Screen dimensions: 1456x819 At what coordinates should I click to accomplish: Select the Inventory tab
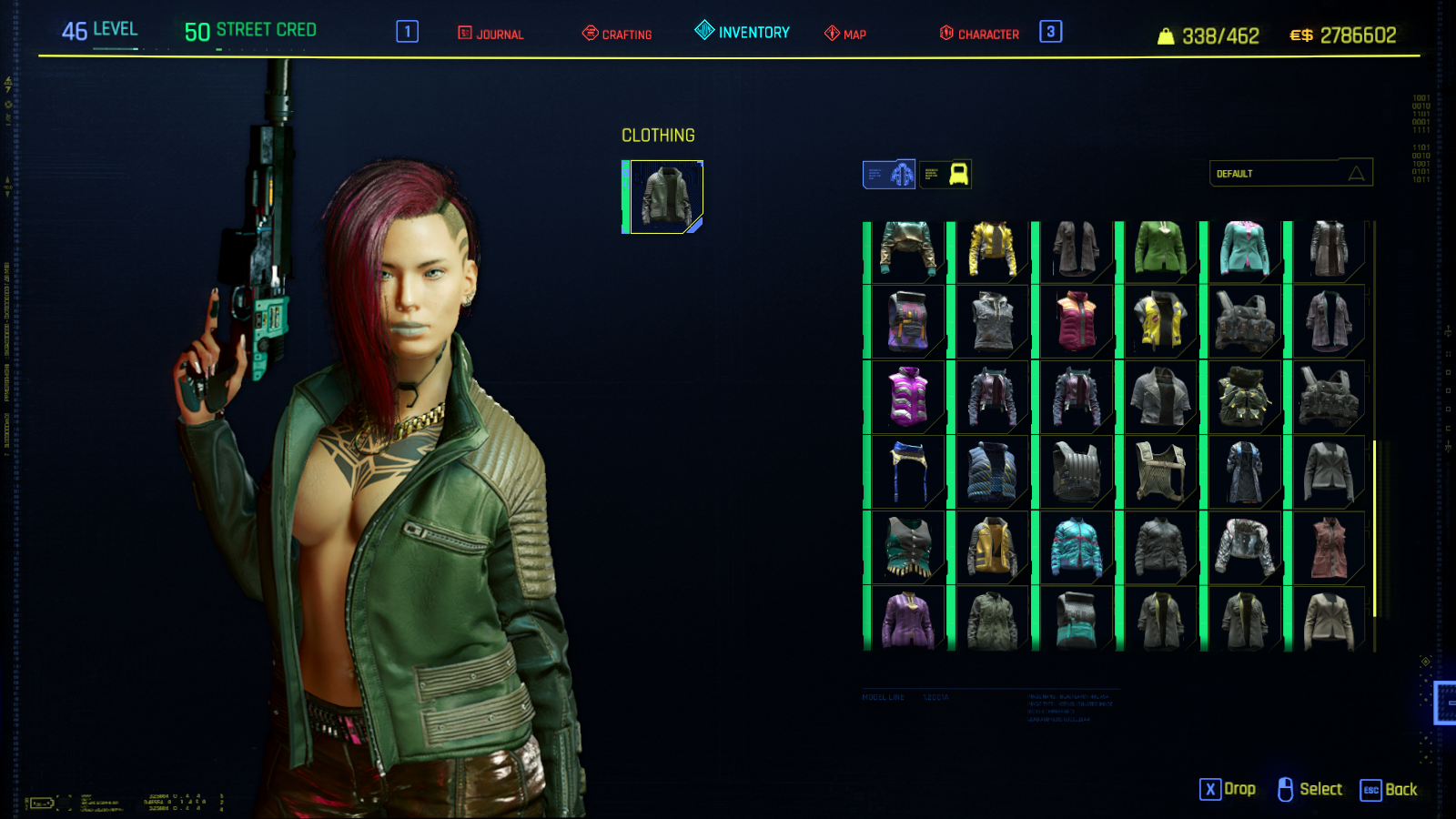(743, 32)
